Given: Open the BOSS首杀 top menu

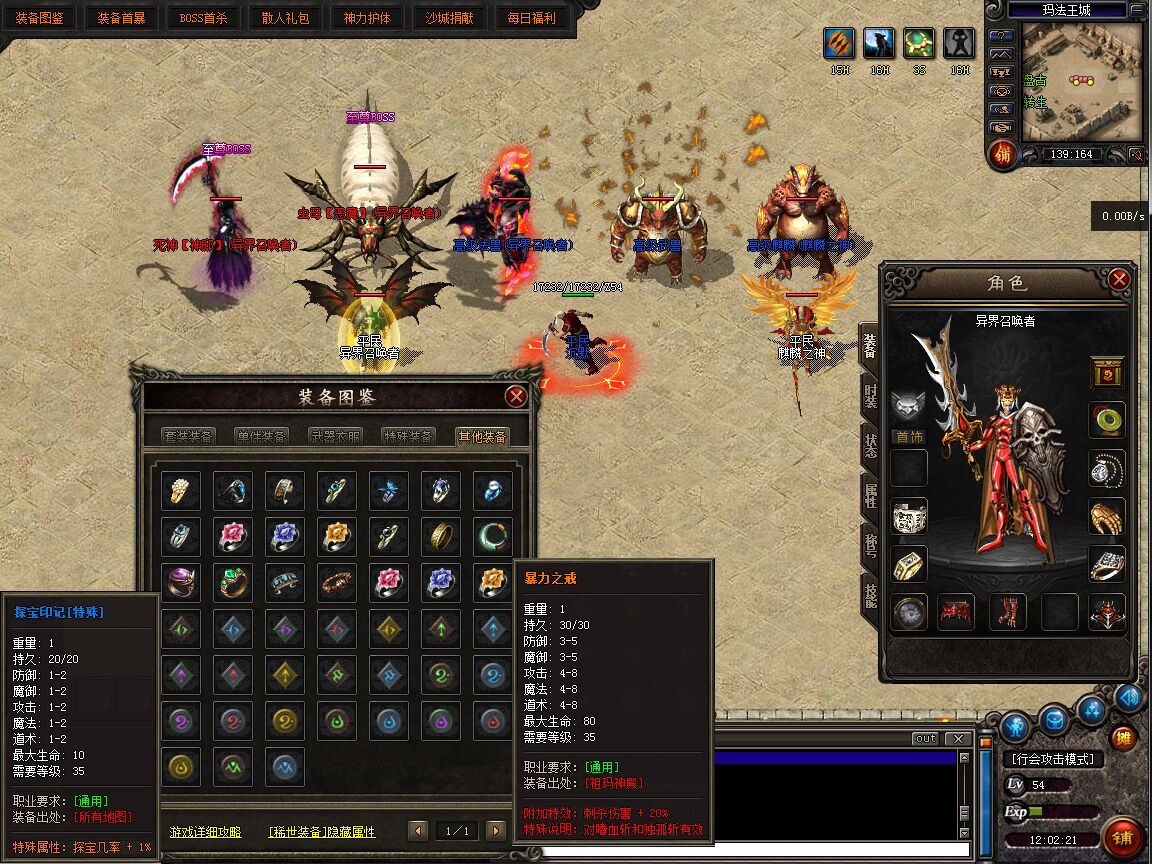Looking at the screenshot, I should 204,18.
